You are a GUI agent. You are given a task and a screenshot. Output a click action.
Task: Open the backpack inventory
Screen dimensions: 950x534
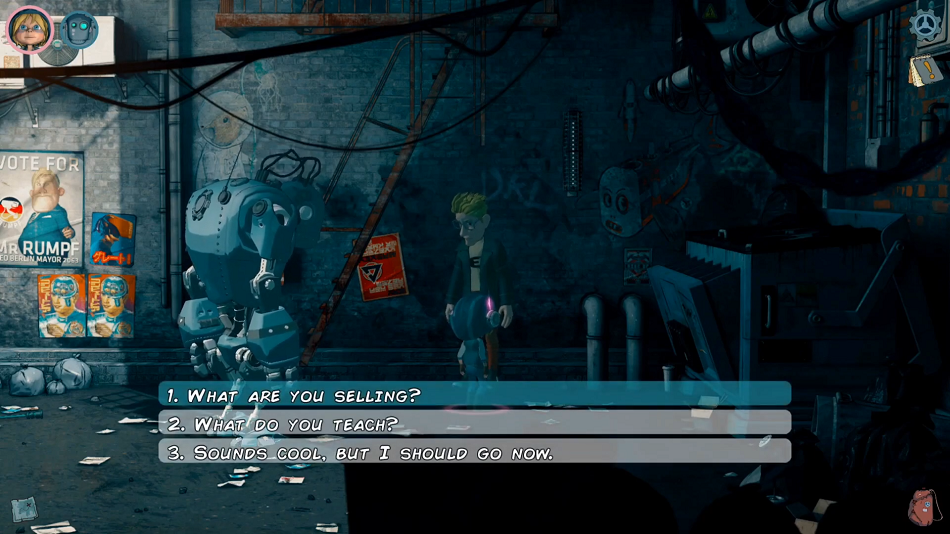click(x=926, y=507)
